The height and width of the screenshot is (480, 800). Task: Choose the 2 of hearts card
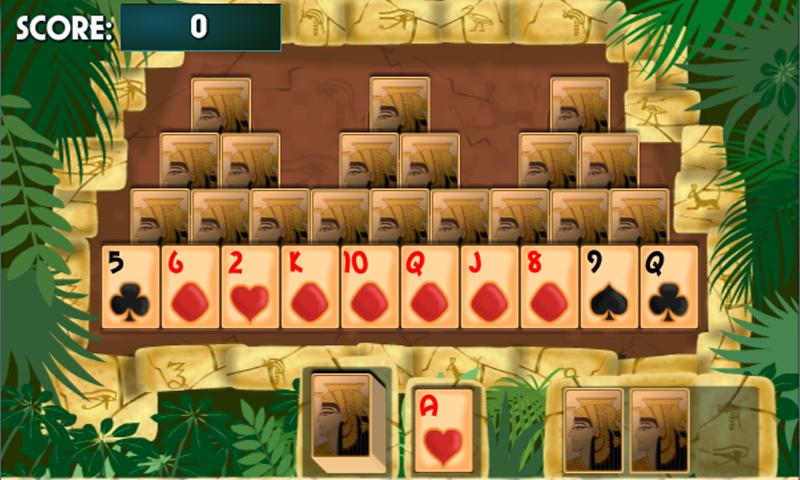(x=251, y=288)
